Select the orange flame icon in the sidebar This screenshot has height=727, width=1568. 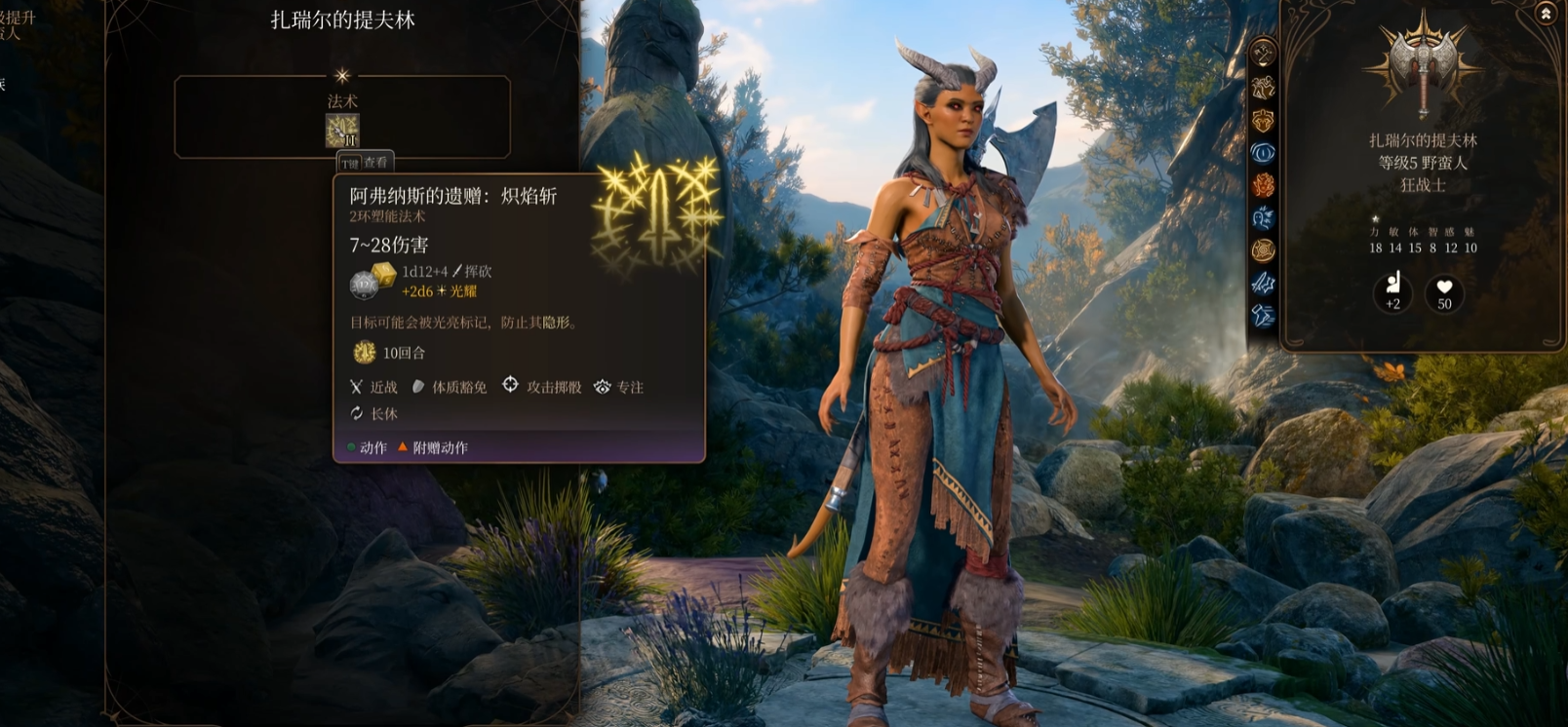point(1264,185)
